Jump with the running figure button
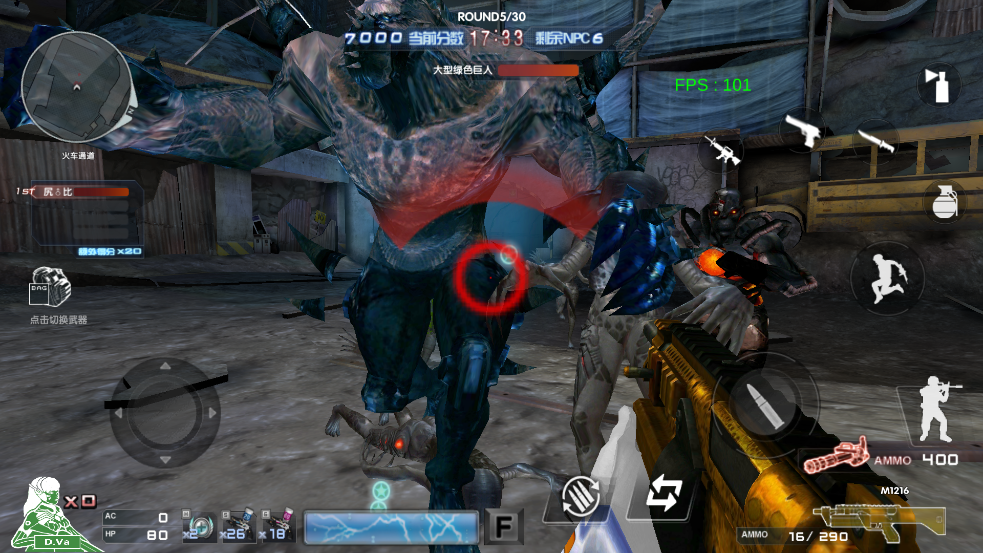The height and width of the screenshot is (553, 983). point(887,279)
